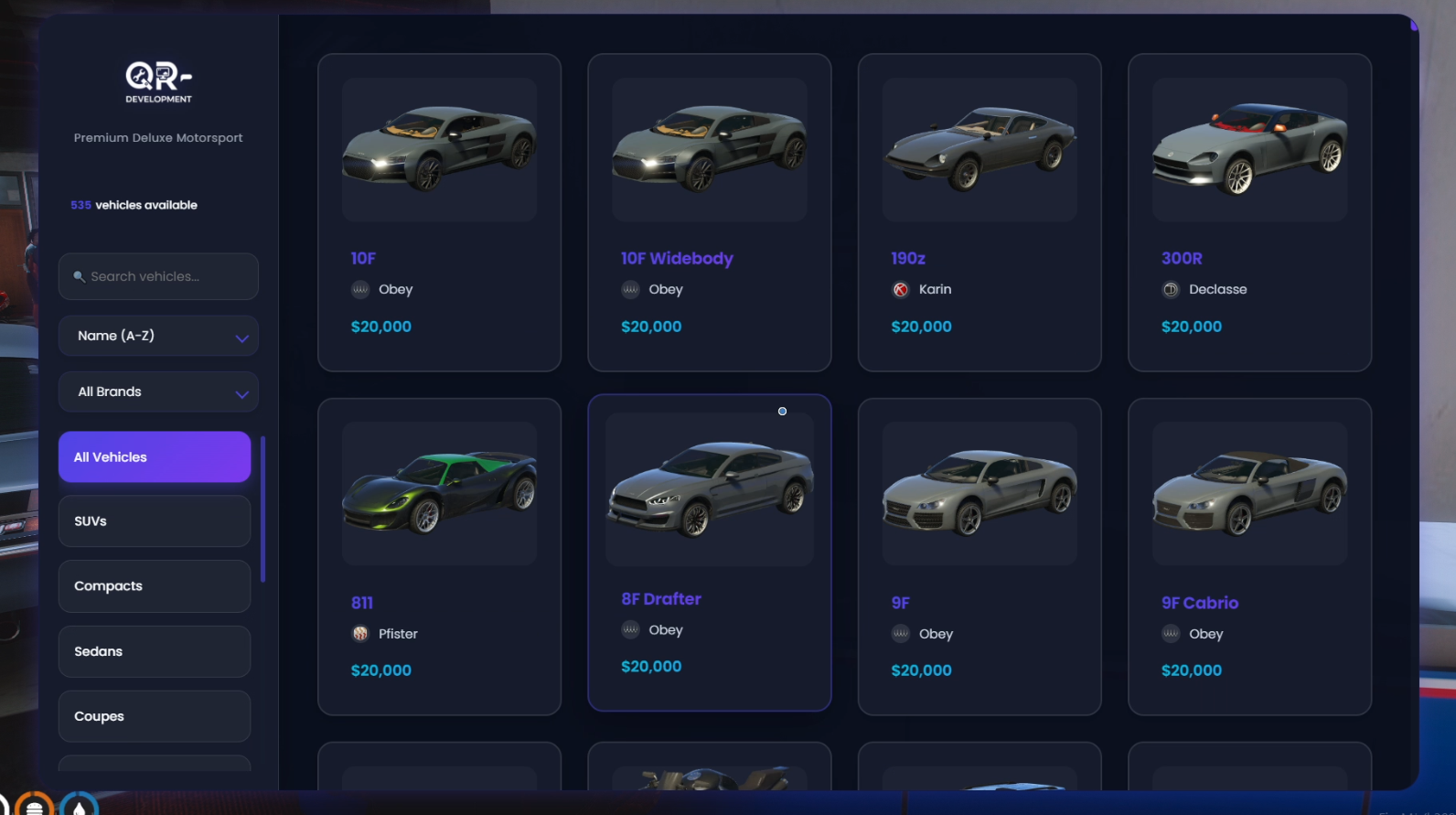Click the Declasse badge on the 300R card

1169,289
